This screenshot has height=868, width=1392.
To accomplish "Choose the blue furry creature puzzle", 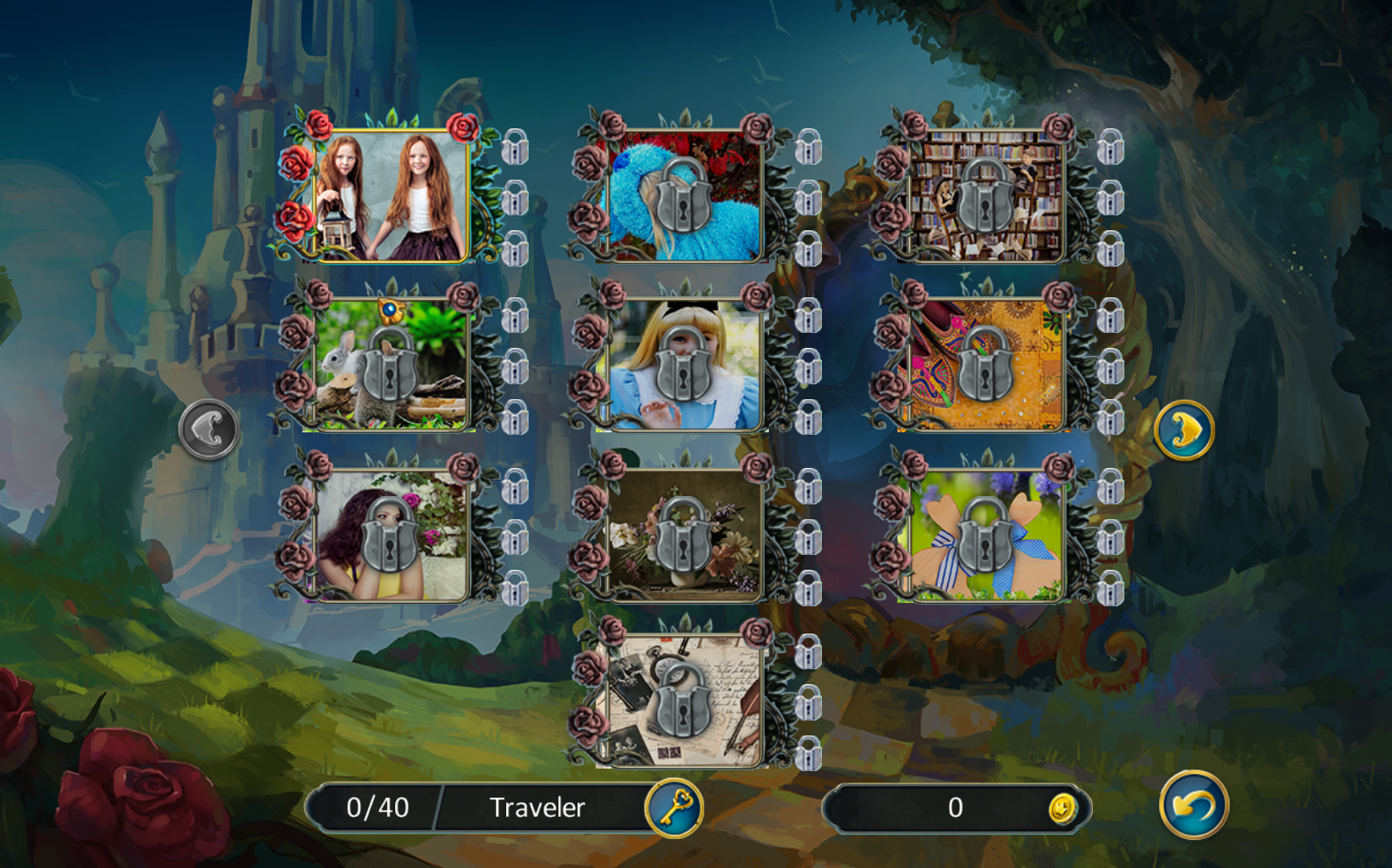I will (684, 197).
